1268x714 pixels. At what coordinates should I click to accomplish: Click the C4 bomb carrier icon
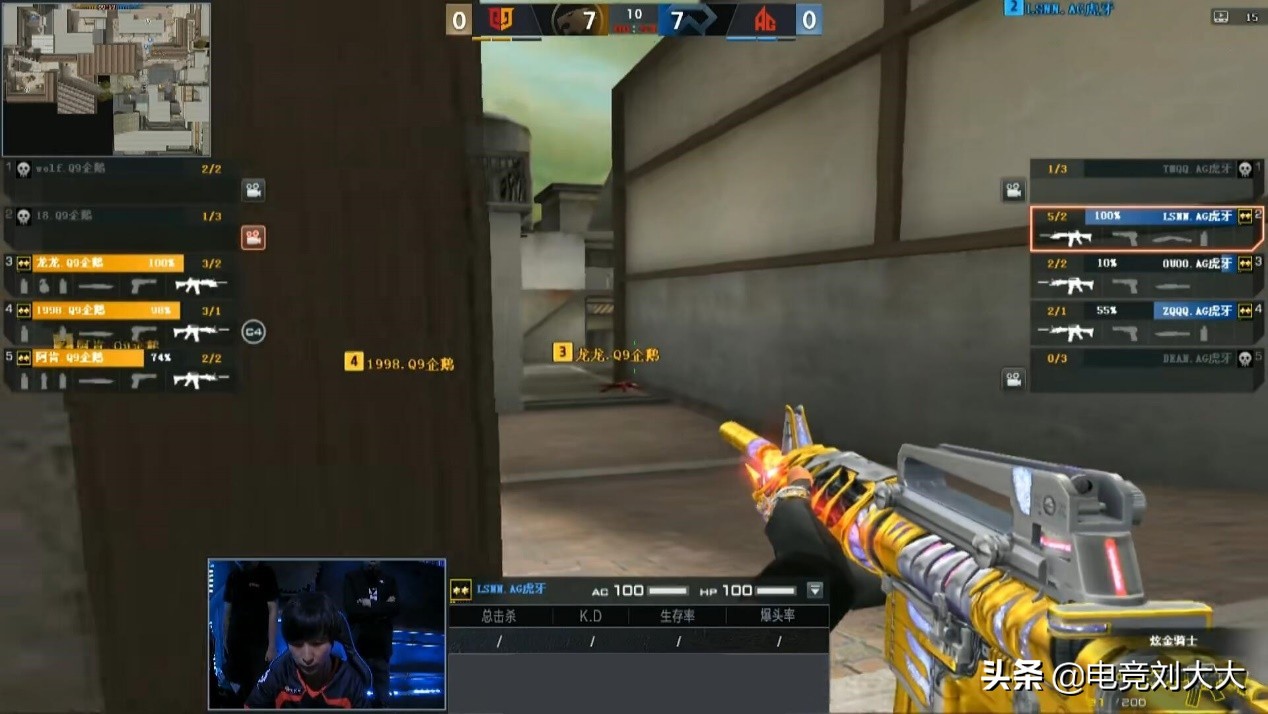coord(254,332)
